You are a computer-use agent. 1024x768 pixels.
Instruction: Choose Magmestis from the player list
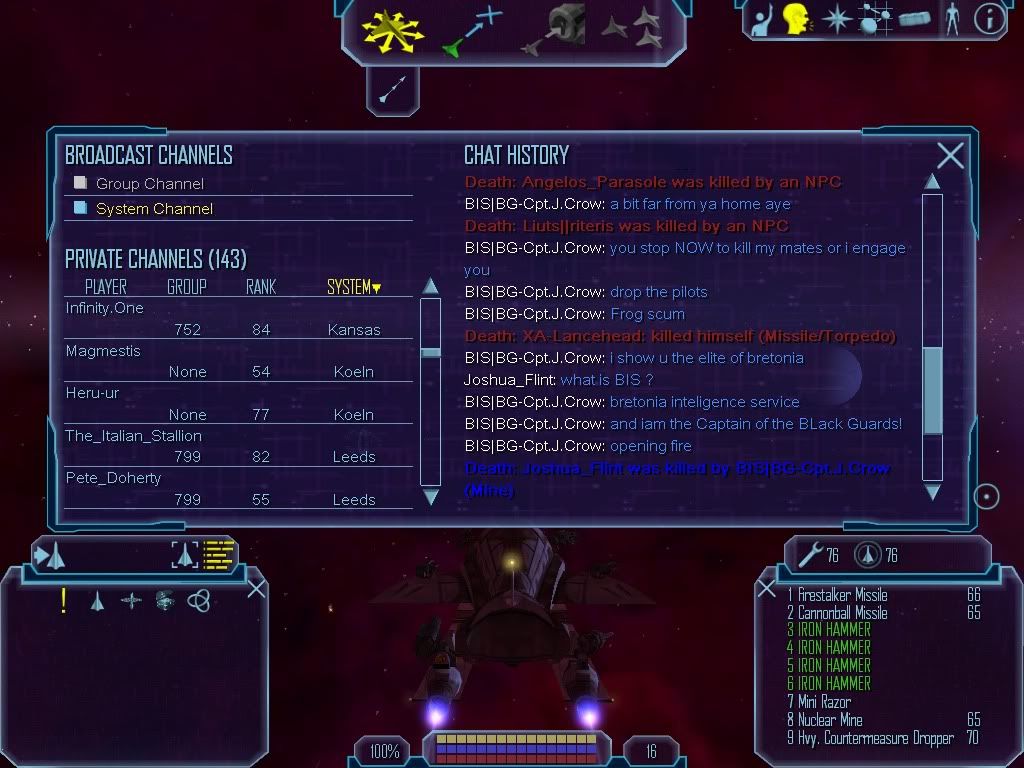(x=103, y=351)
